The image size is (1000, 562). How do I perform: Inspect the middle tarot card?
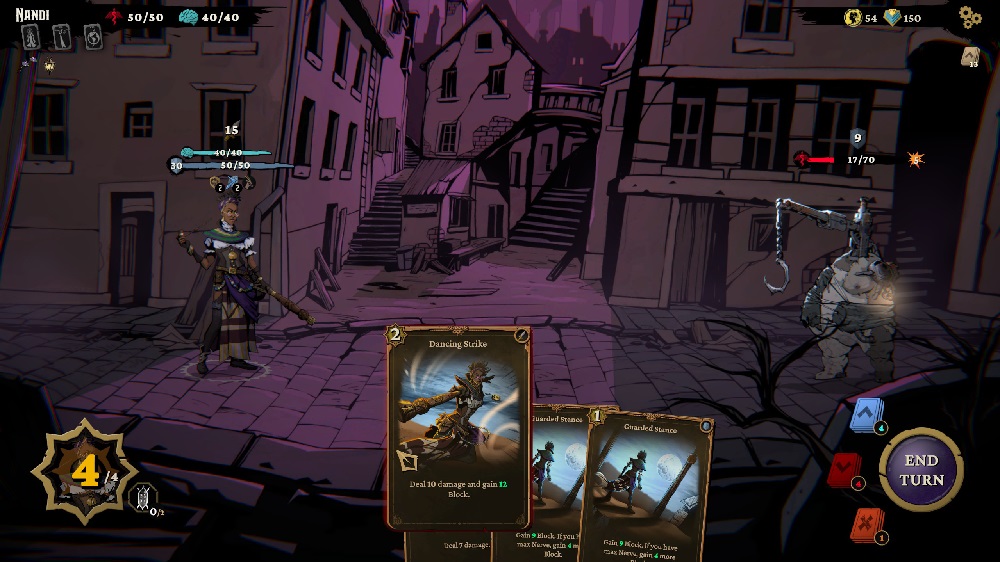[62, 37]
